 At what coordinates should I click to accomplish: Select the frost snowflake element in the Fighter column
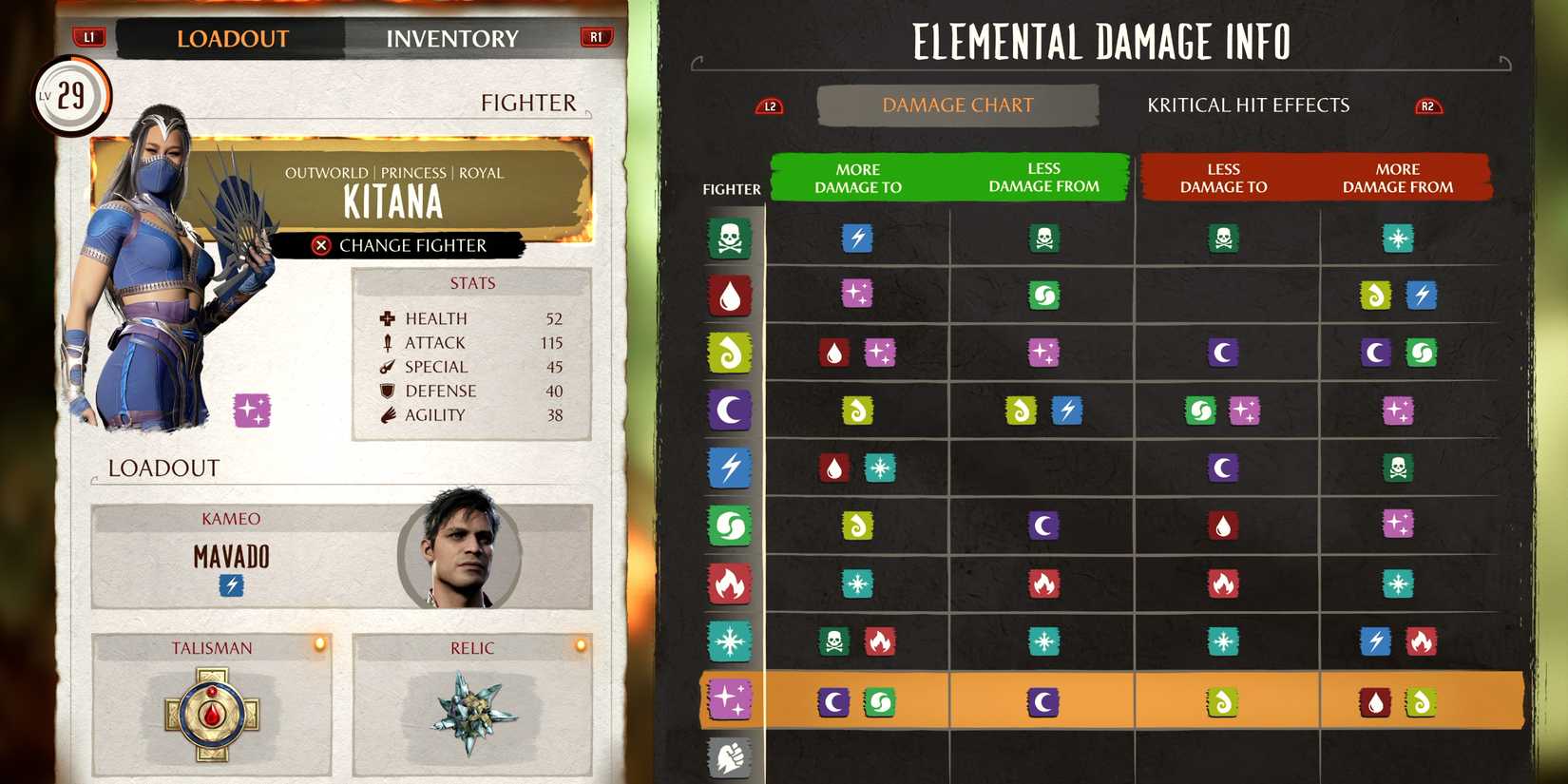pyautogui.click(x=728, y=641)
